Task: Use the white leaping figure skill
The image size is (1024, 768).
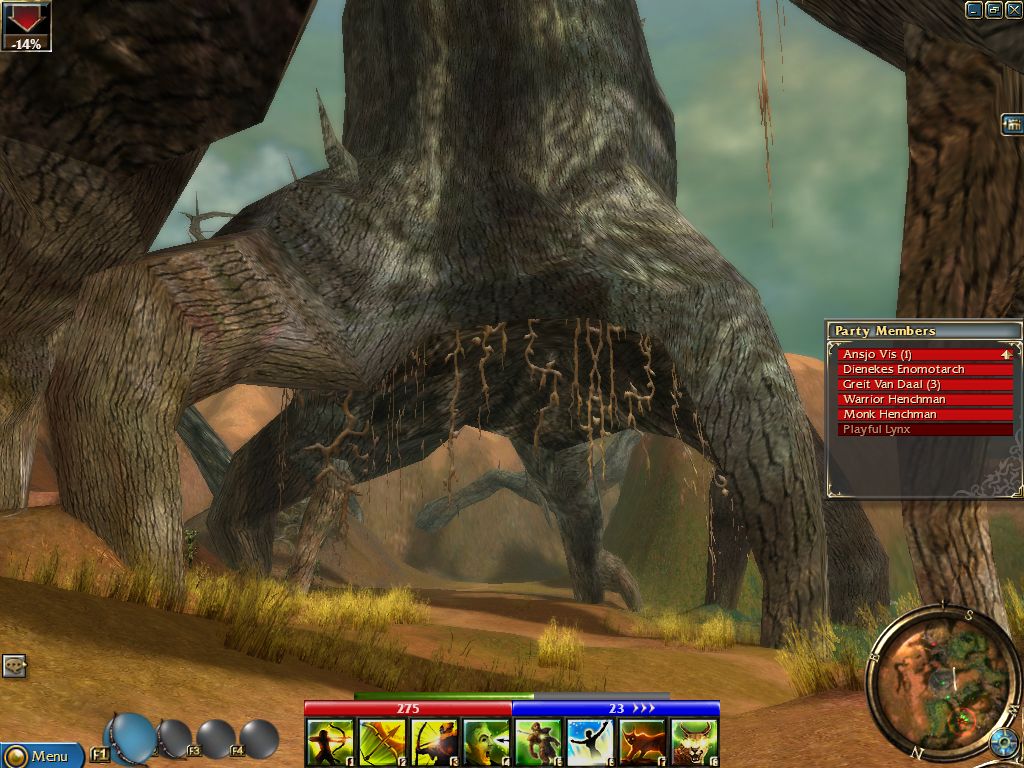Action: [590, 743]
